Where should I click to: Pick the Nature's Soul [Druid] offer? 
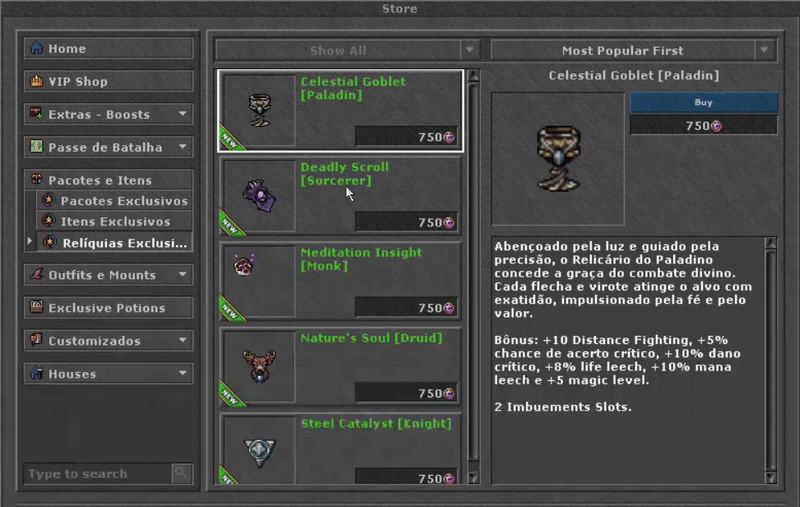pos(340,366)
